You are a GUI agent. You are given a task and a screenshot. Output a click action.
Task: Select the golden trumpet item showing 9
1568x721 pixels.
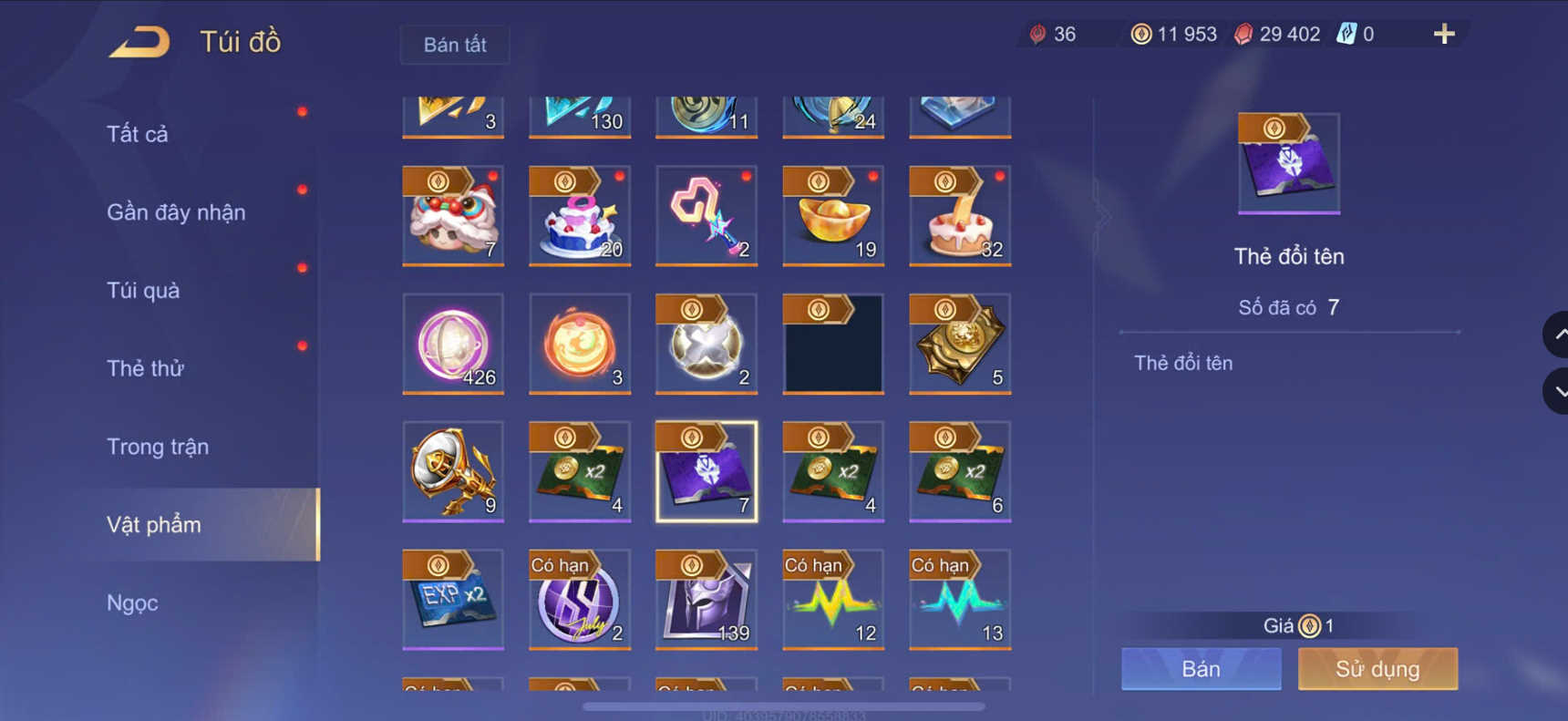click(453, 471)
